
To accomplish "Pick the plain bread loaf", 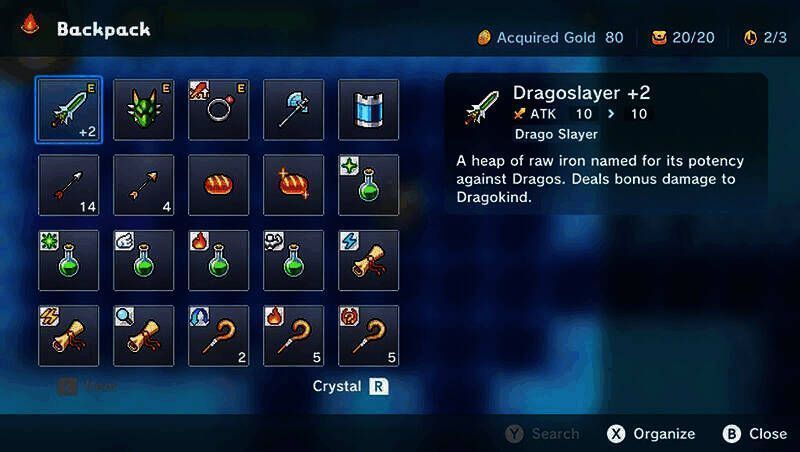I will click(218, 185).
